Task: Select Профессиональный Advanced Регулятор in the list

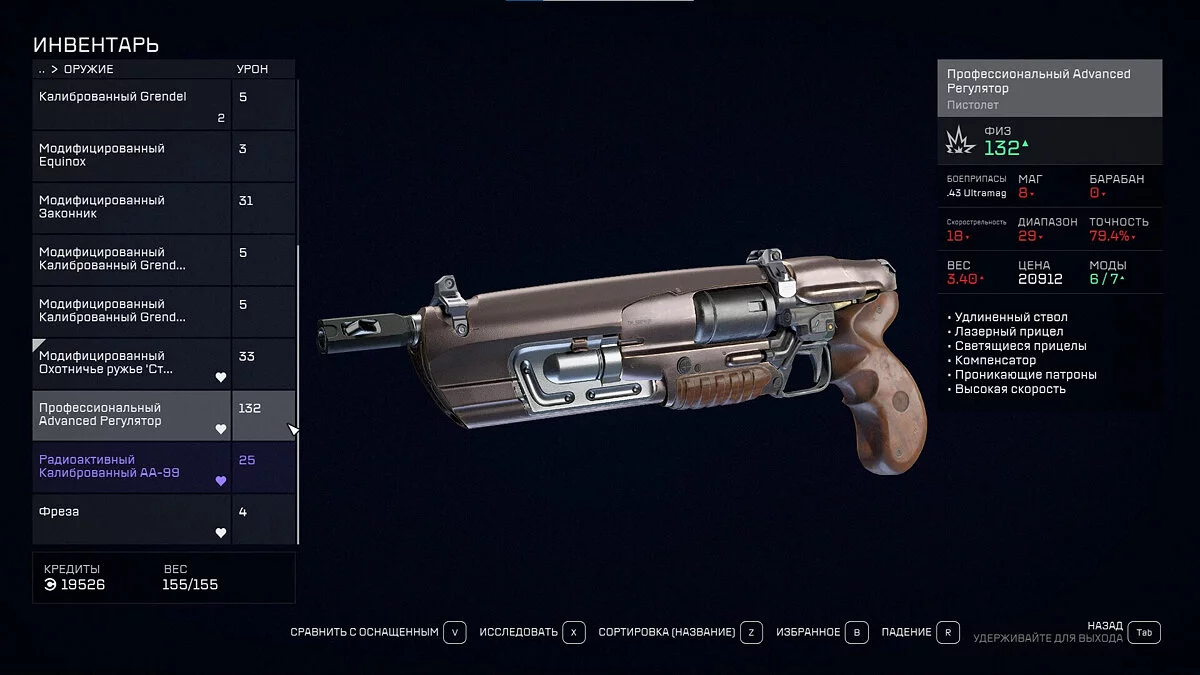Action: click(133, 415)
